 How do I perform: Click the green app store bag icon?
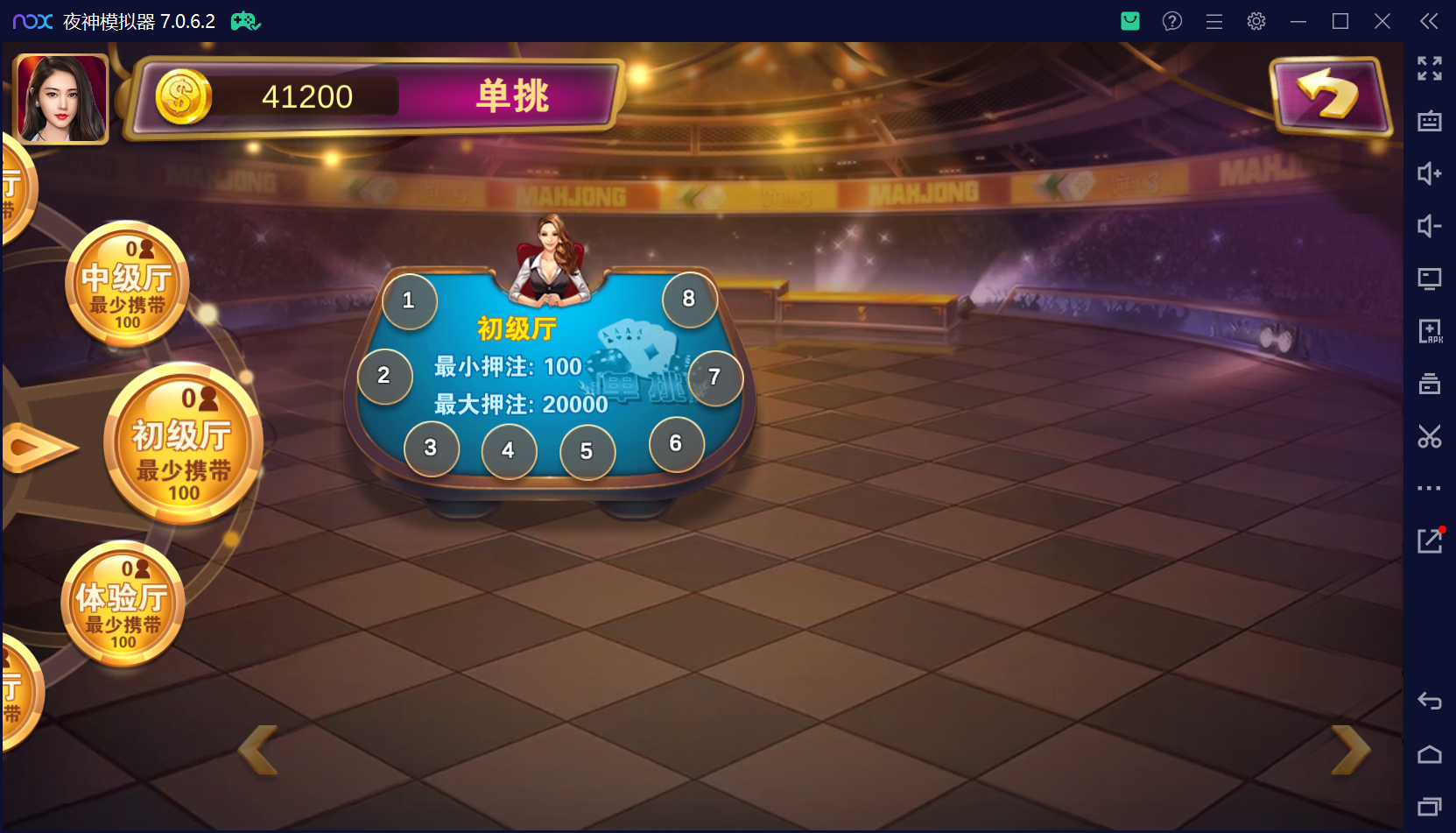tap(1129, 21)
